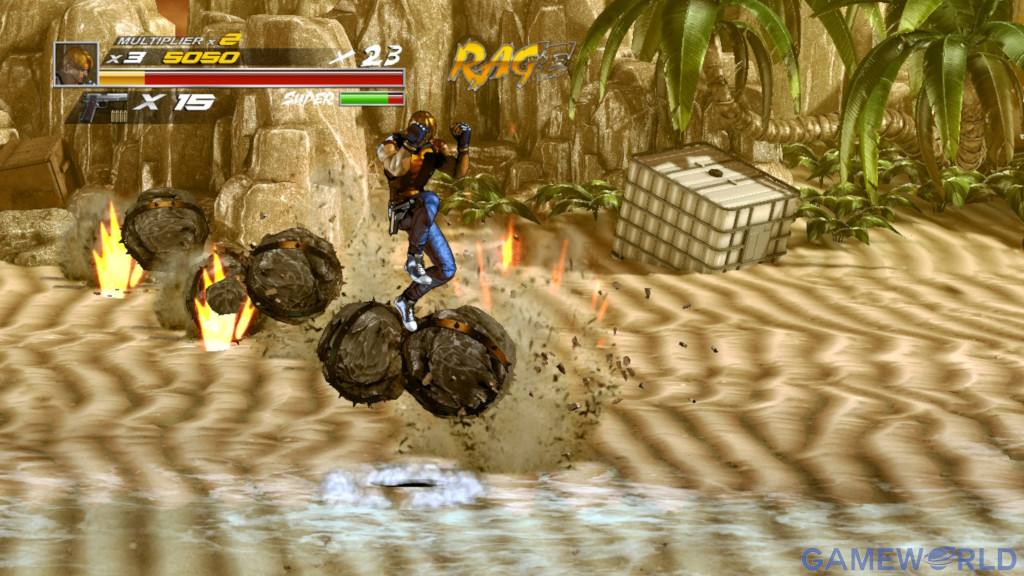Click the player character portrait
The width and height of the screenshot is (1024, 576).
pyautogui.click(x=76, y=63)
